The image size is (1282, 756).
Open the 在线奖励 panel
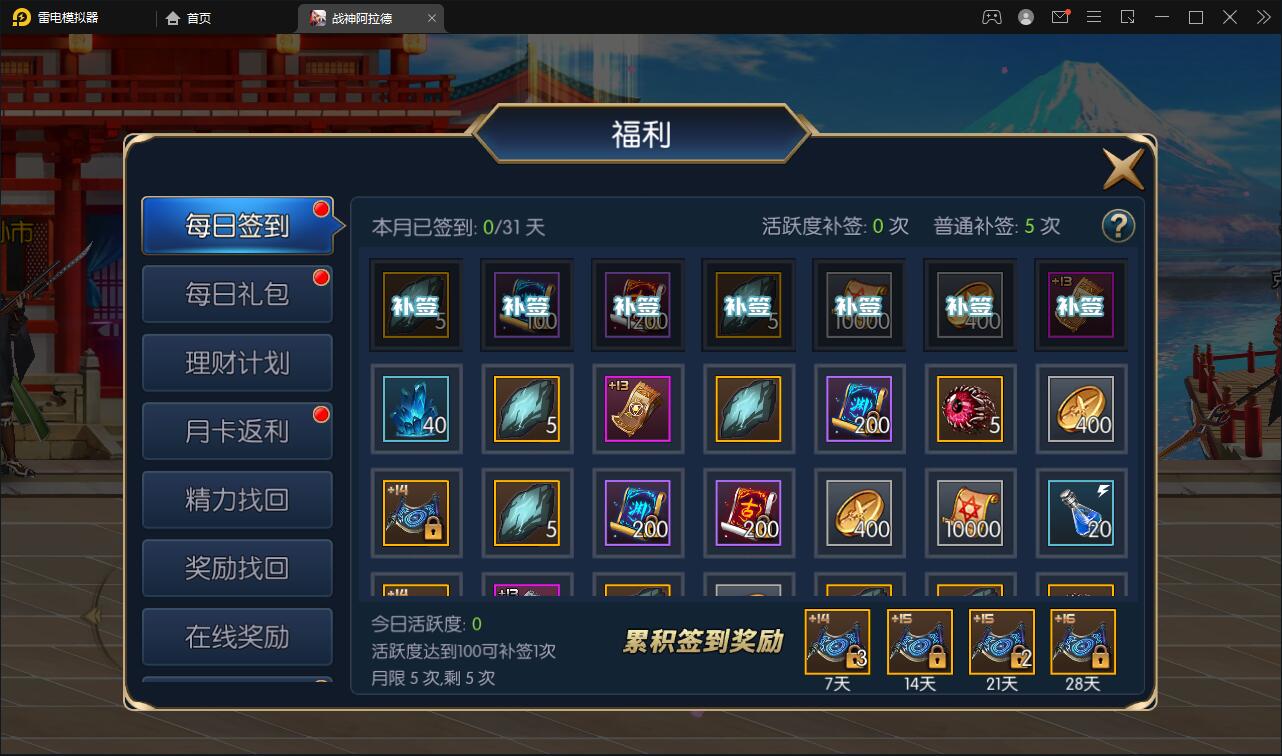point(236,636)
